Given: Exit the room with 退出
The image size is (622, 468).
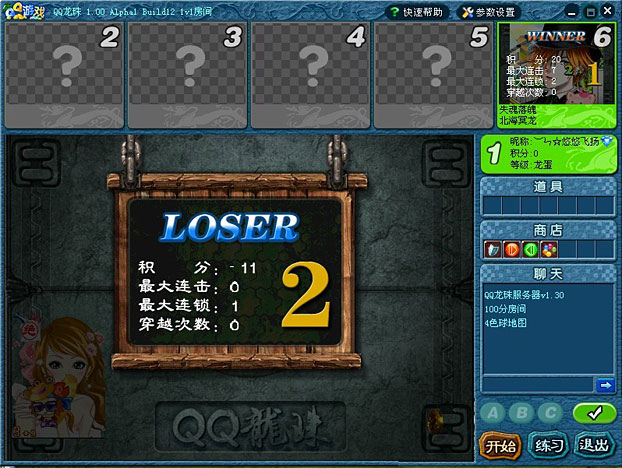Looking at the screenshot, I should point(595,444).
